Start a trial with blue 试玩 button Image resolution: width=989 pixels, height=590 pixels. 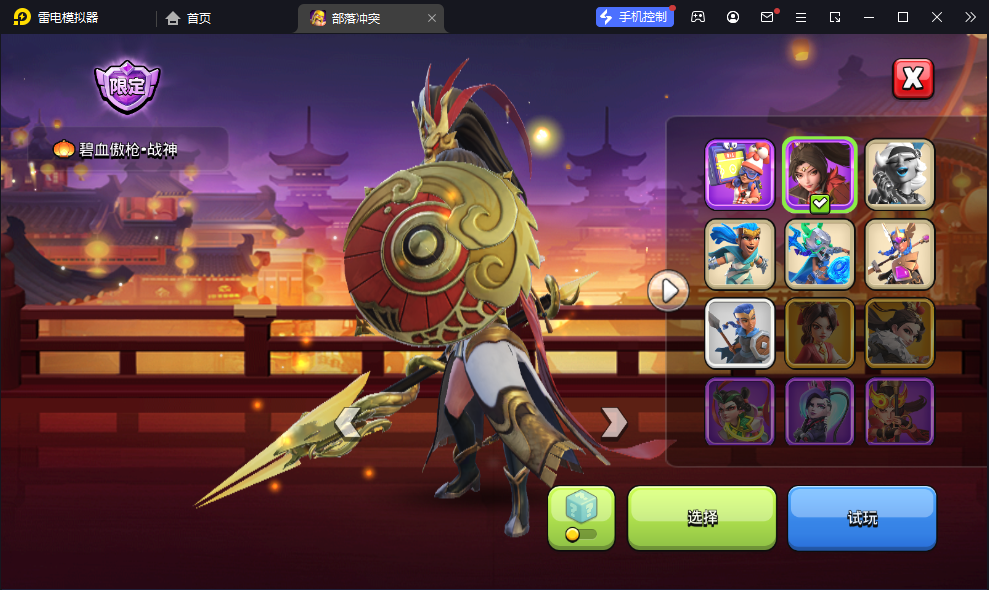pyautogui.click(x=861, y=517)
